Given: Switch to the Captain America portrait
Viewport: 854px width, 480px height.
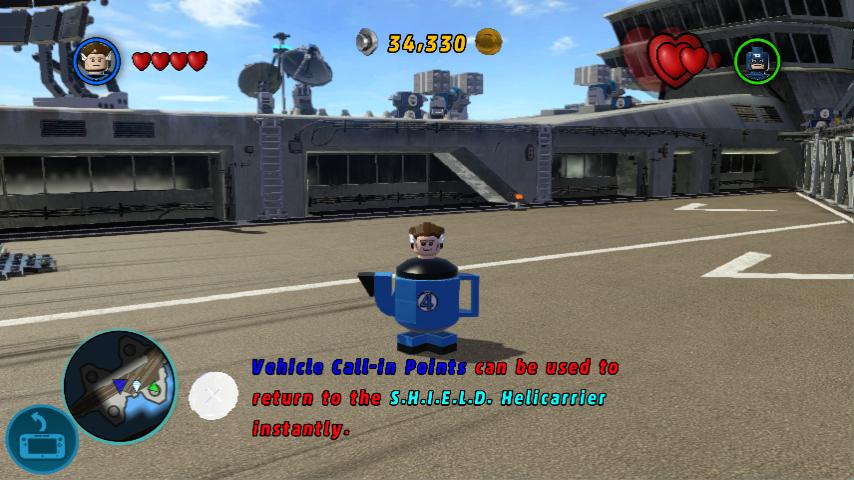Looking at the screenshot, I should point(757,60).
